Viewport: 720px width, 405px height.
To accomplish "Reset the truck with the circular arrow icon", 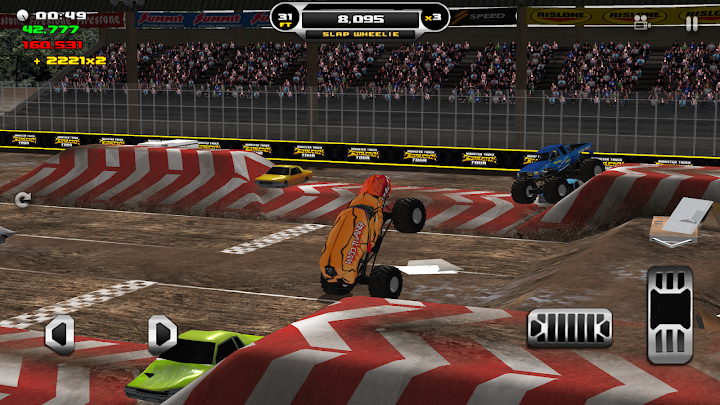I will (x=23, y=199).
